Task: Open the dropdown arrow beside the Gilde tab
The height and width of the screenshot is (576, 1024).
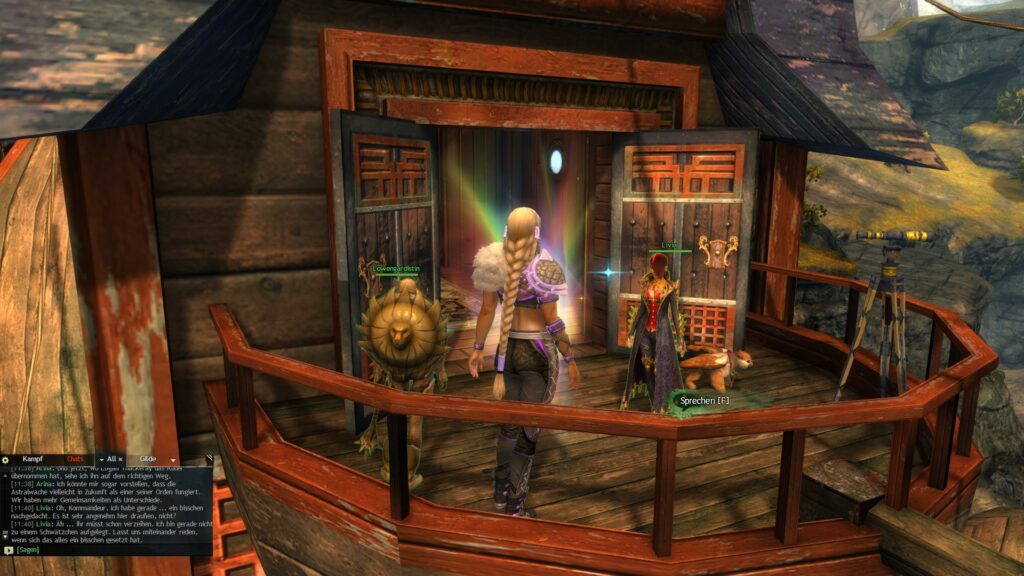Action: point(172,460)
